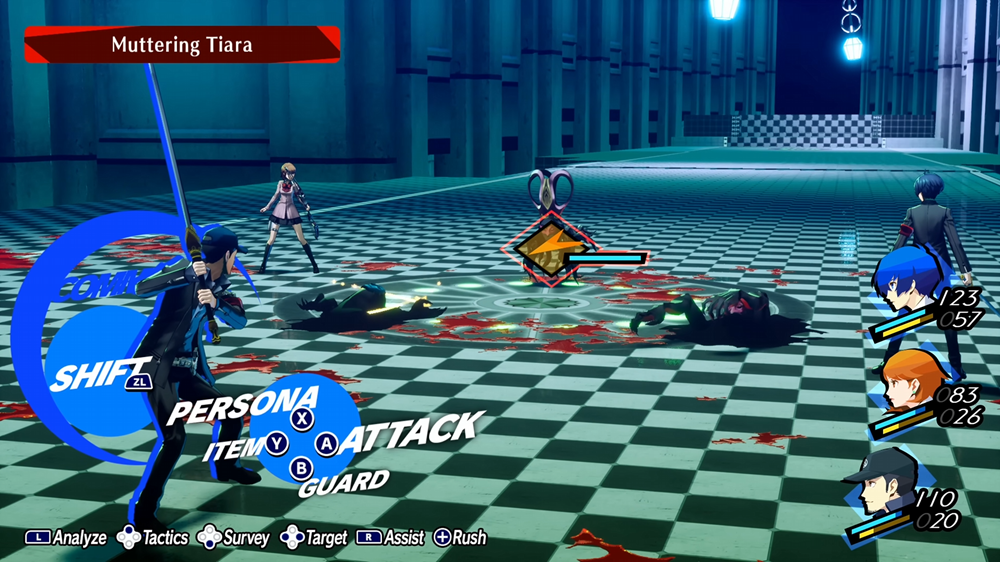Analyze the targeted enemy

(66, 538)
